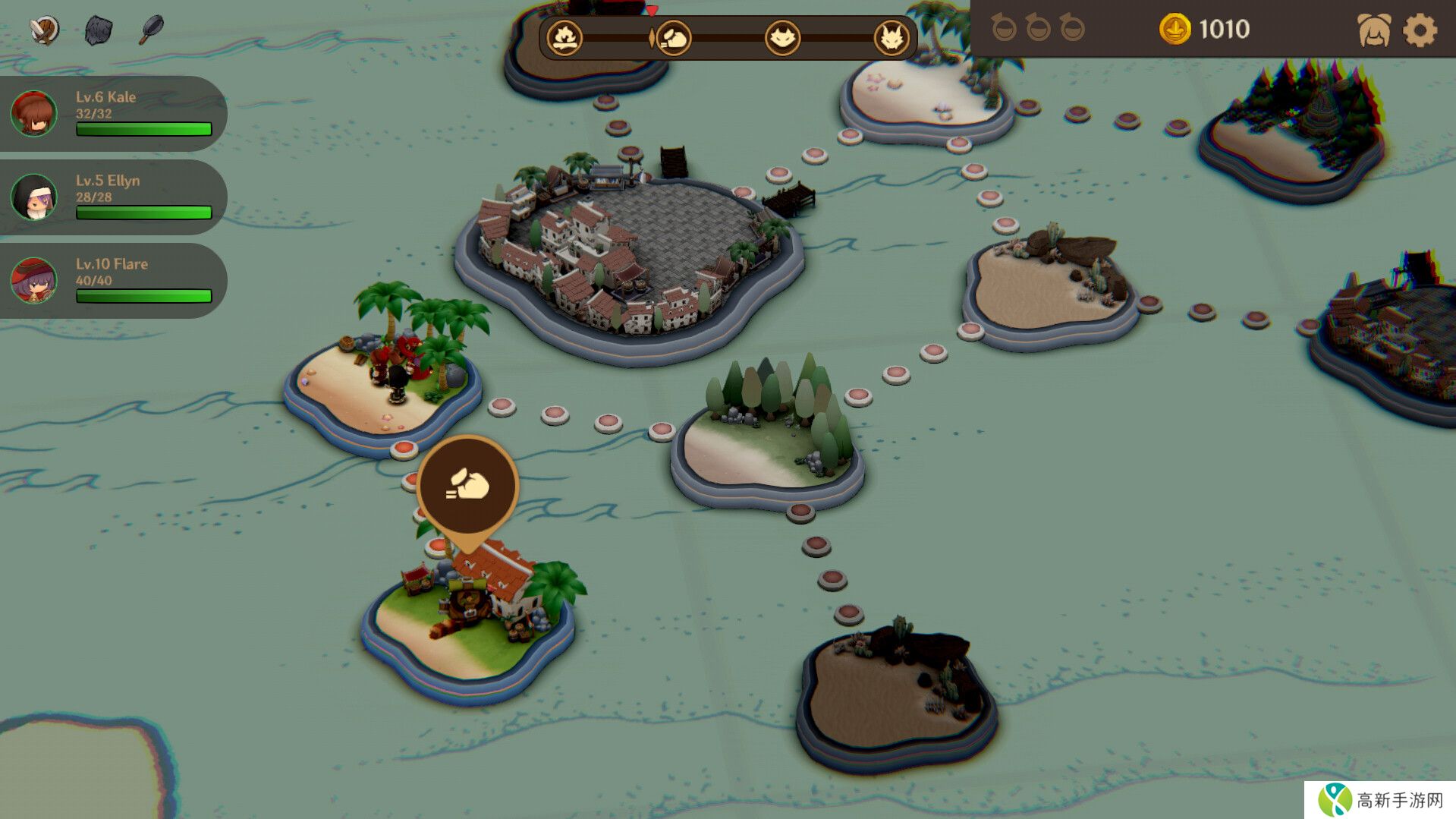
Task: Choose the fist battle marker over the village
Action: pos(467,486)
